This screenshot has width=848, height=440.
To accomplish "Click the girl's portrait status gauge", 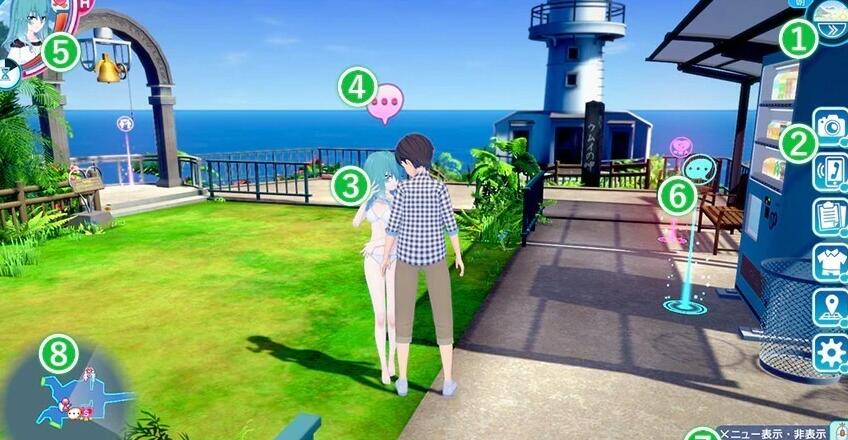I will [28, 32].
